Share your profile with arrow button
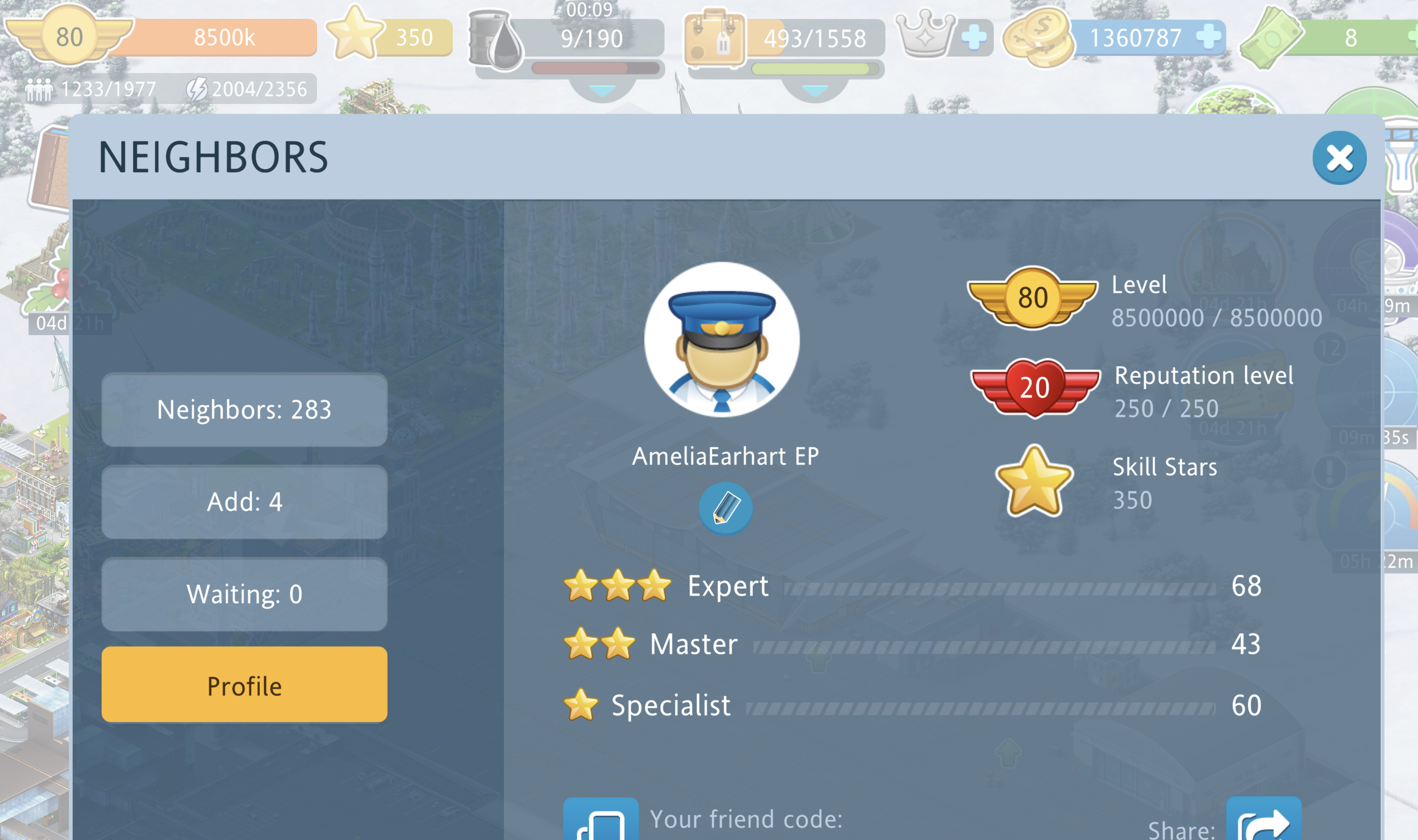 click(1263, 821)
